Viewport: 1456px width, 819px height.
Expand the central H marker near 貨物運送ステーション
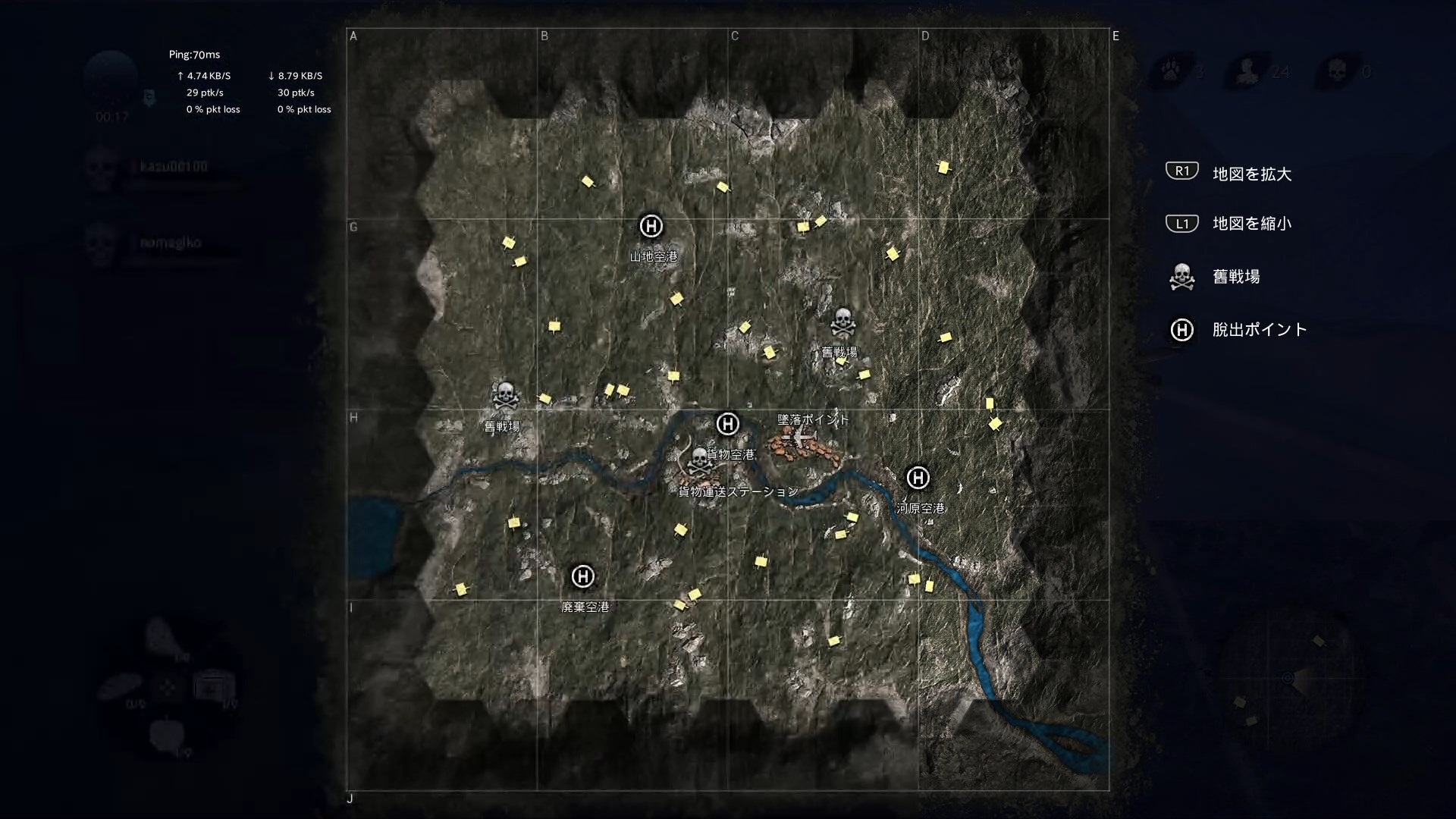[x=727, y=425]
